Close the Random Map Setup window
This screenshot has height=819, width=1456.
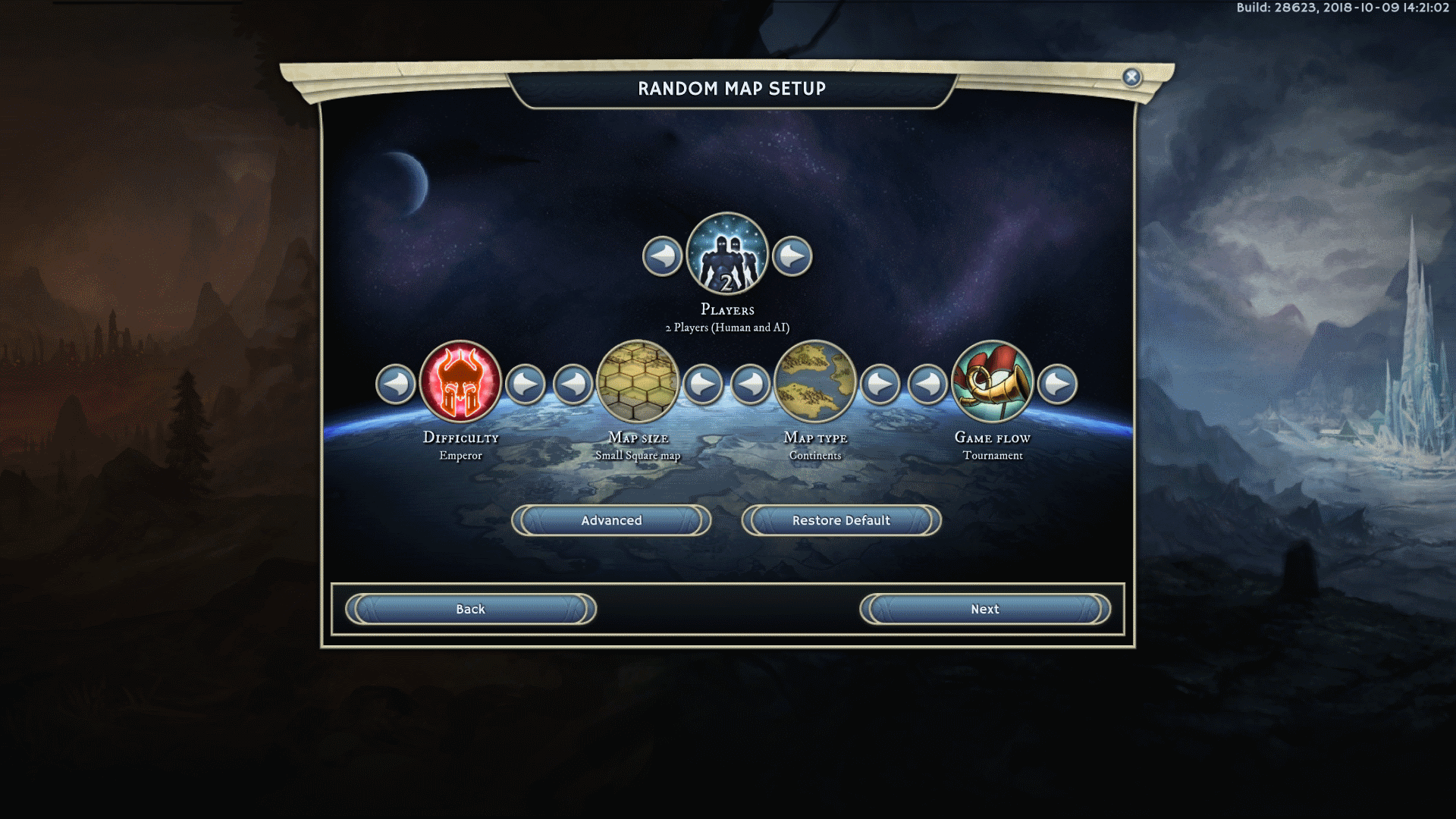tap(1131, 77)
